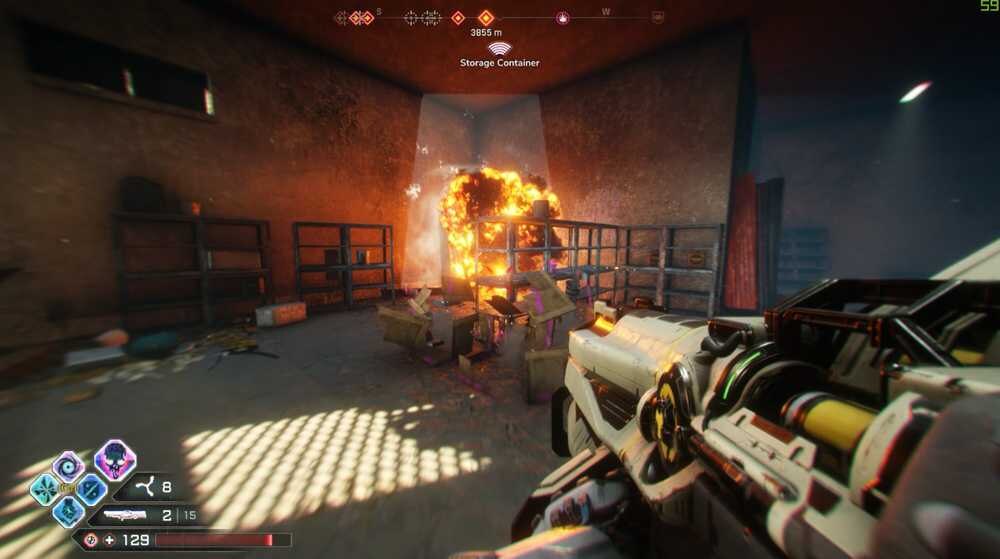This screenshot has height=559, width=1000.
Task: Select the shield emblem at the compass's right end
Action: [x=657, y=17]
